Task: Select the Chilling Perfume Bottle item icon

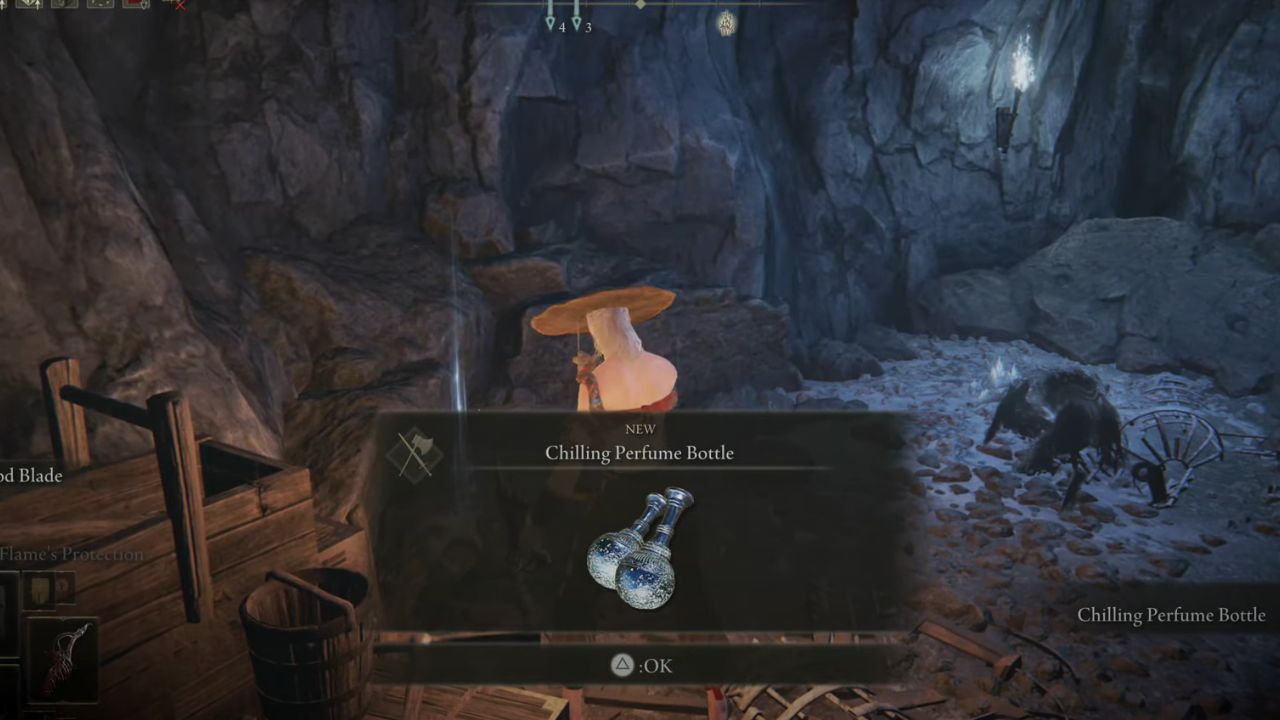Action: 640,548
